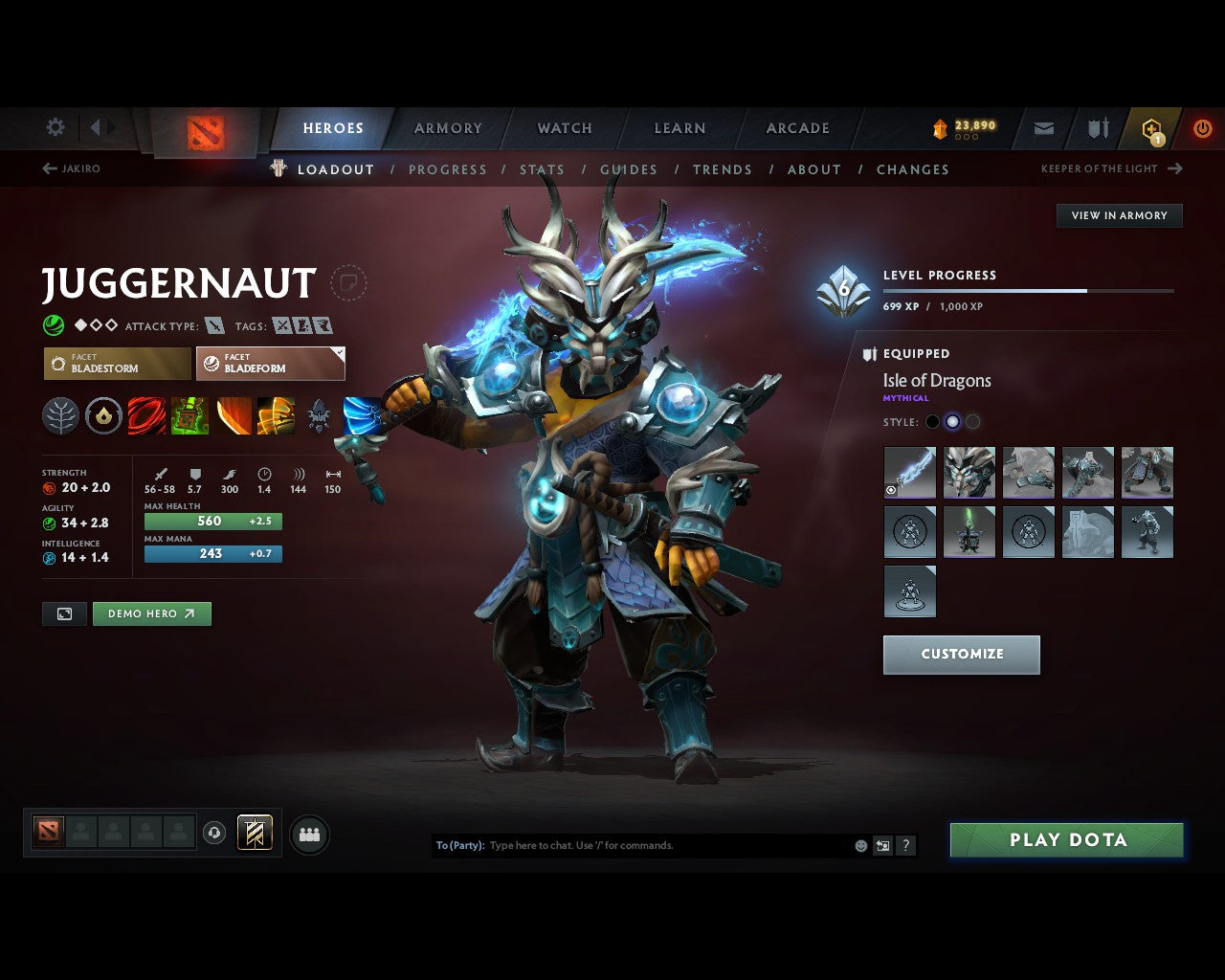Open the mail inbox icon

coord(1043,127)
